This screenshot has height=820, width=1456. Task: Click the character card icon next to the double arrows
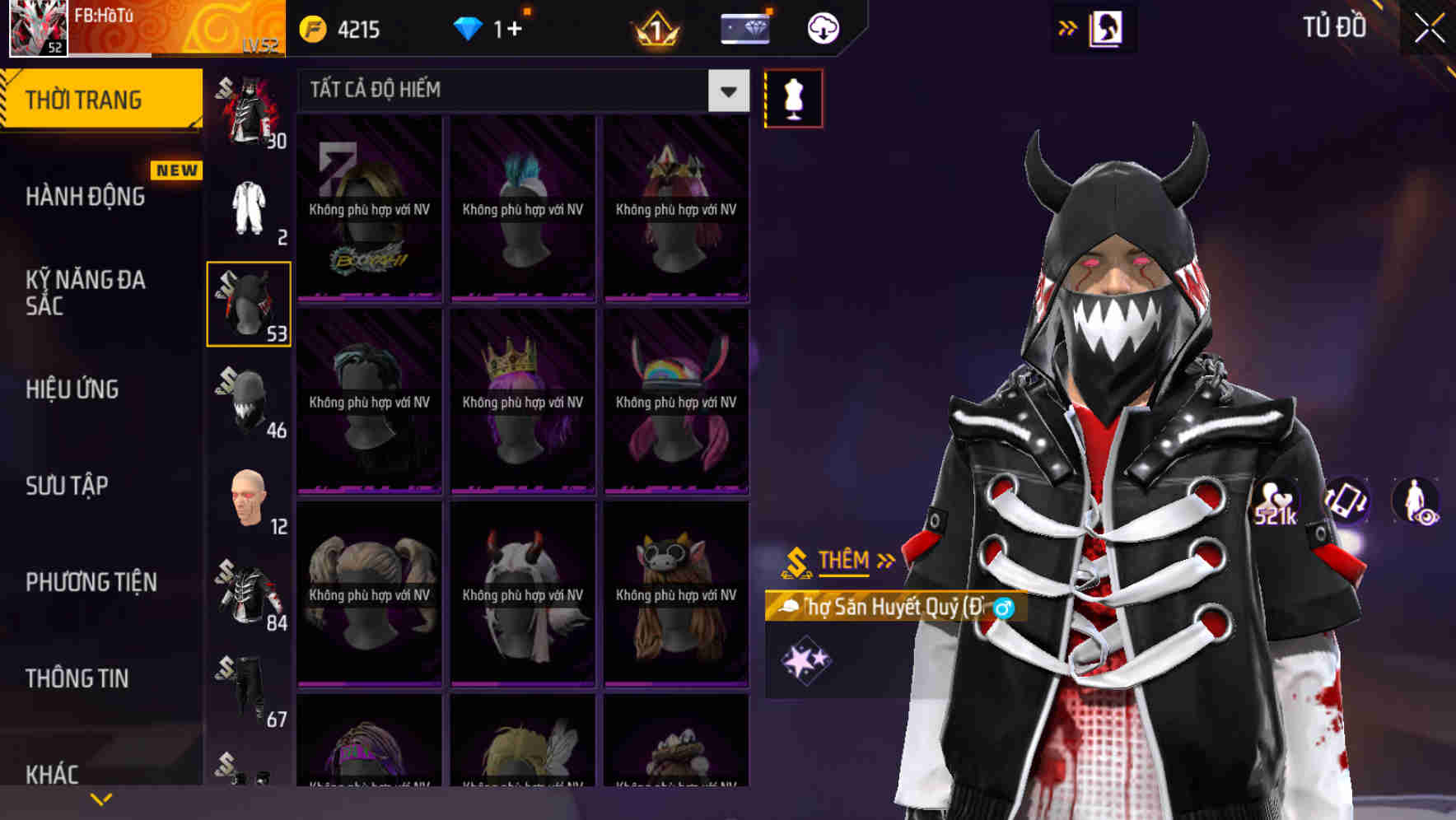1108,27
